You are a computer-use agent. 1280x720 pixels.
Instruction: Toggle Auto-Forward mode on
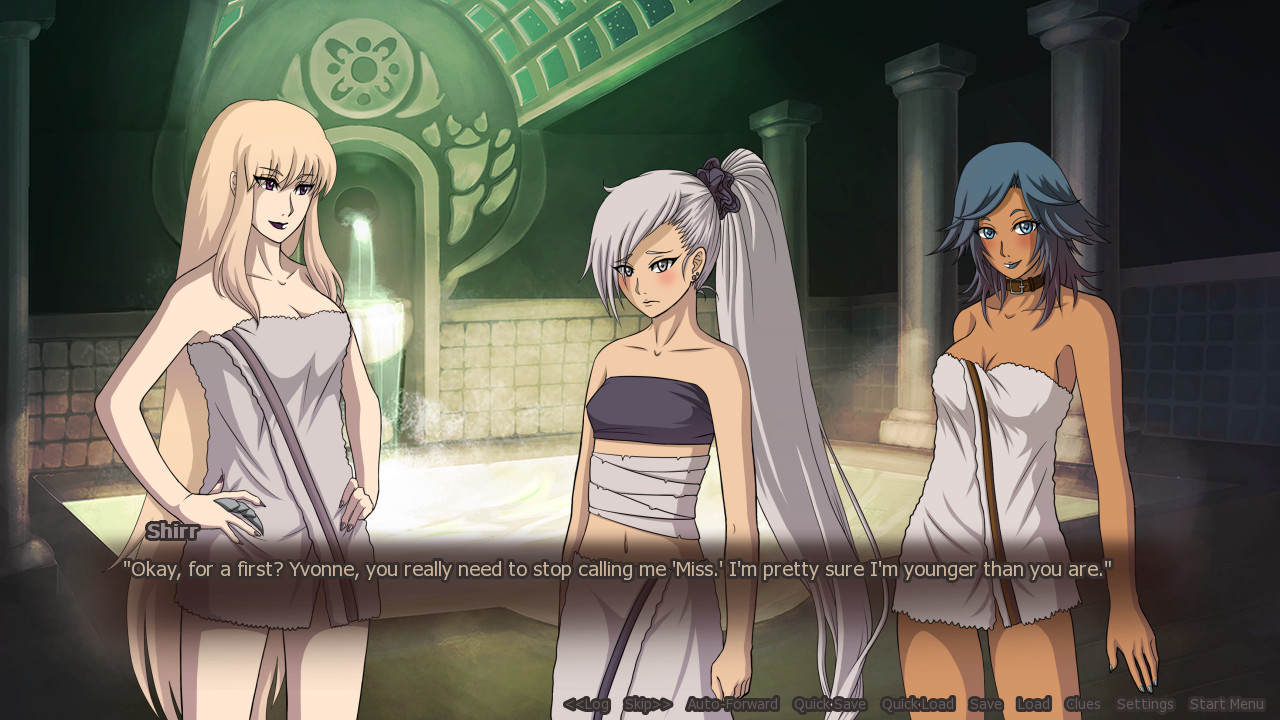pyautogui.click(x=732, y=703)
